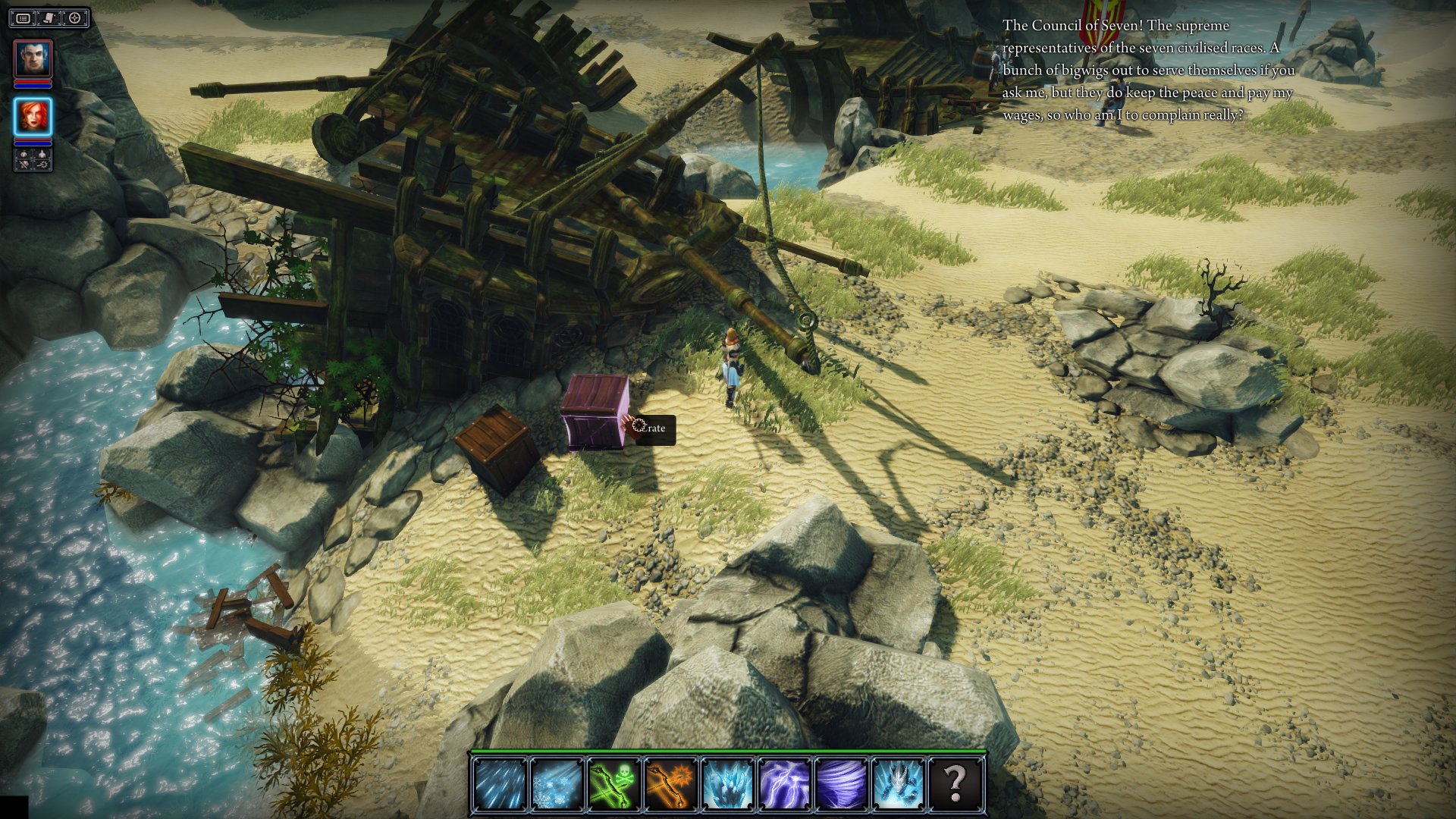Open the journal scroll icon

[49, 18]
